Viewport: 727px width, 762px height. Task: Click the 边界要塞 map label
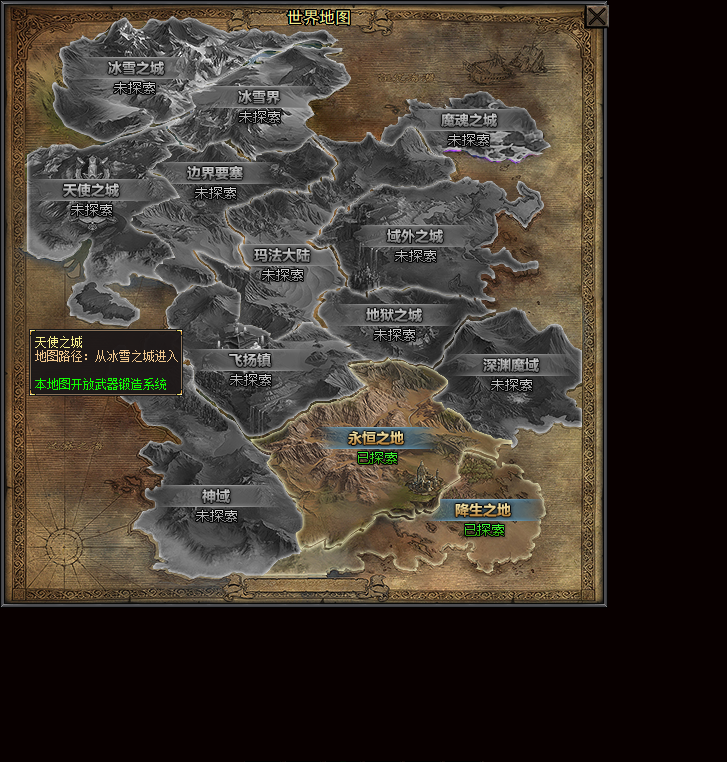click(x=215, y=173)
